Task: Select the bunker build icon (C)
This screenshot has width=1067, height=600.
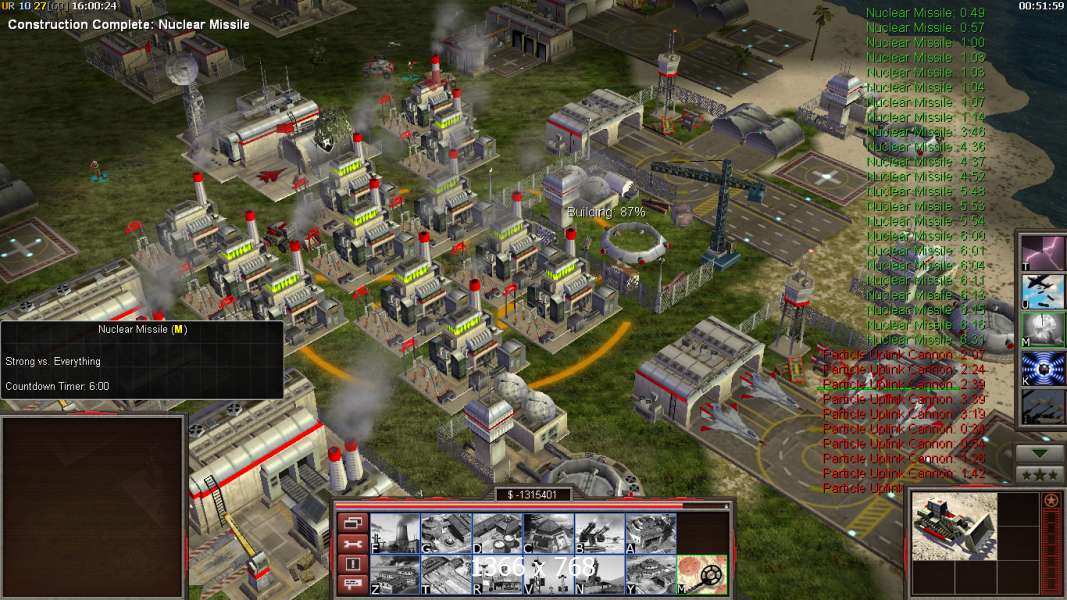Action: pyautogui.click(x=548, y=533)
